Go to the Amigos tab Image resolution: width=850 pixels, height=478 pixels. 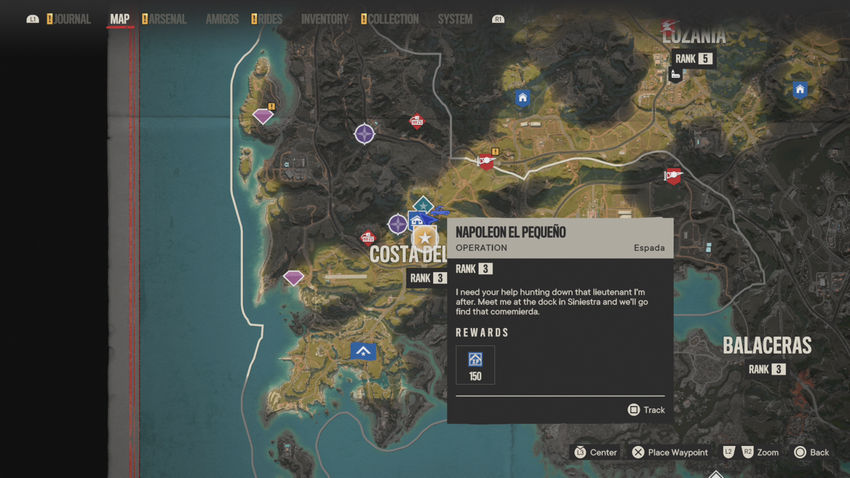(222, 19)
